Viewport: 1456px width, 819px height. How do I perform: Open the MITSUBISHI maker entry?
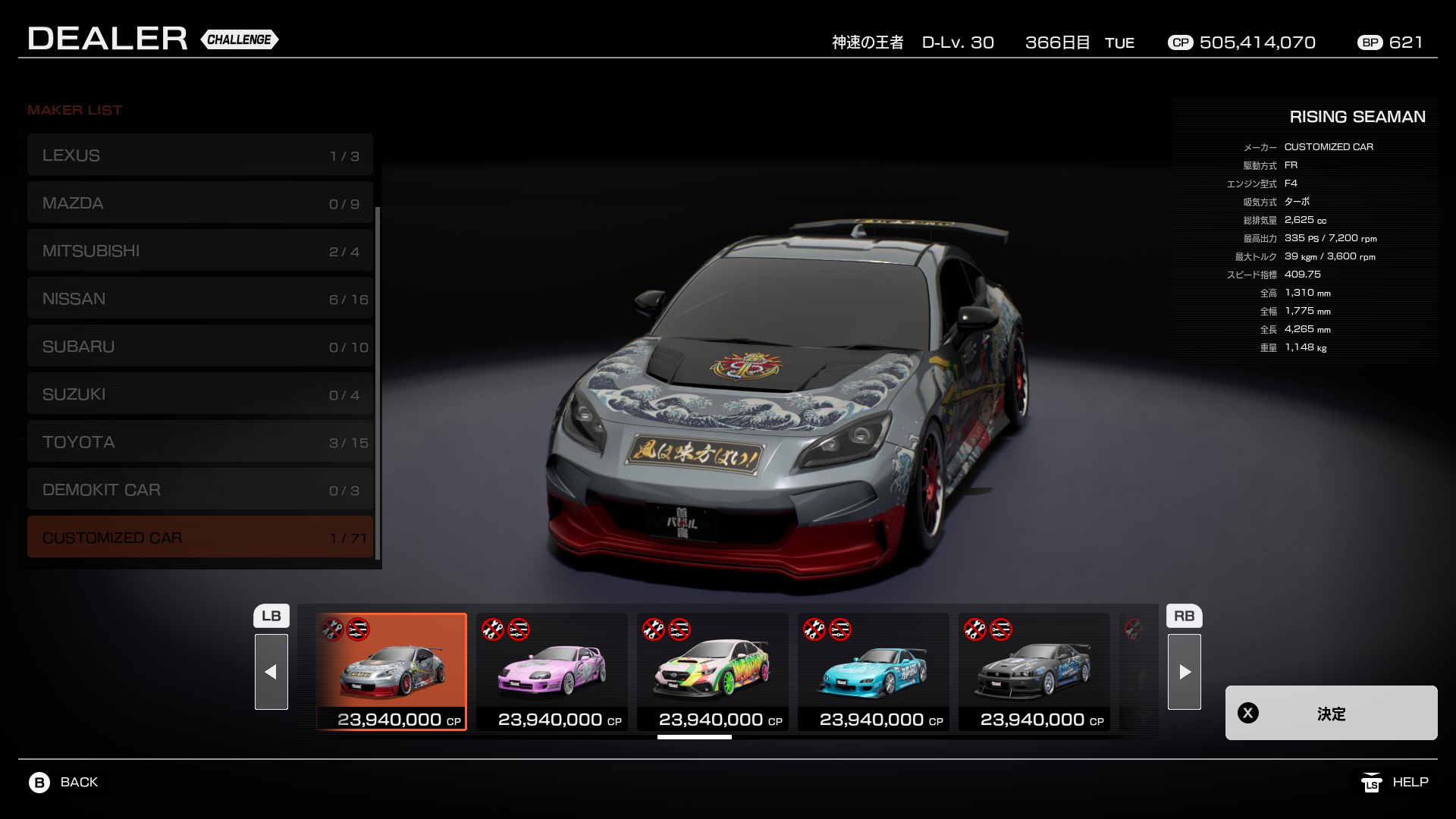coord(200,251)
